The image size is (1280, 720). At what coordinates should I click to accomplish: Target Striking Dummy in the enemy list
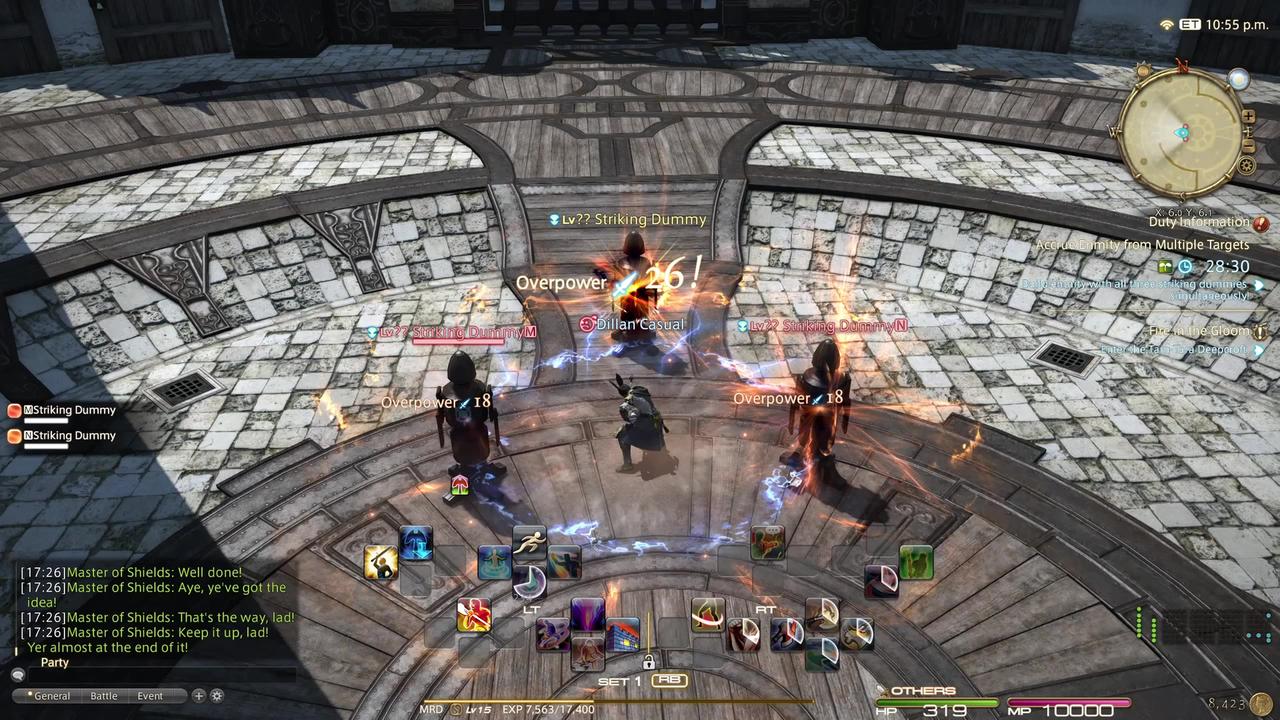click(x=70, y=410)
